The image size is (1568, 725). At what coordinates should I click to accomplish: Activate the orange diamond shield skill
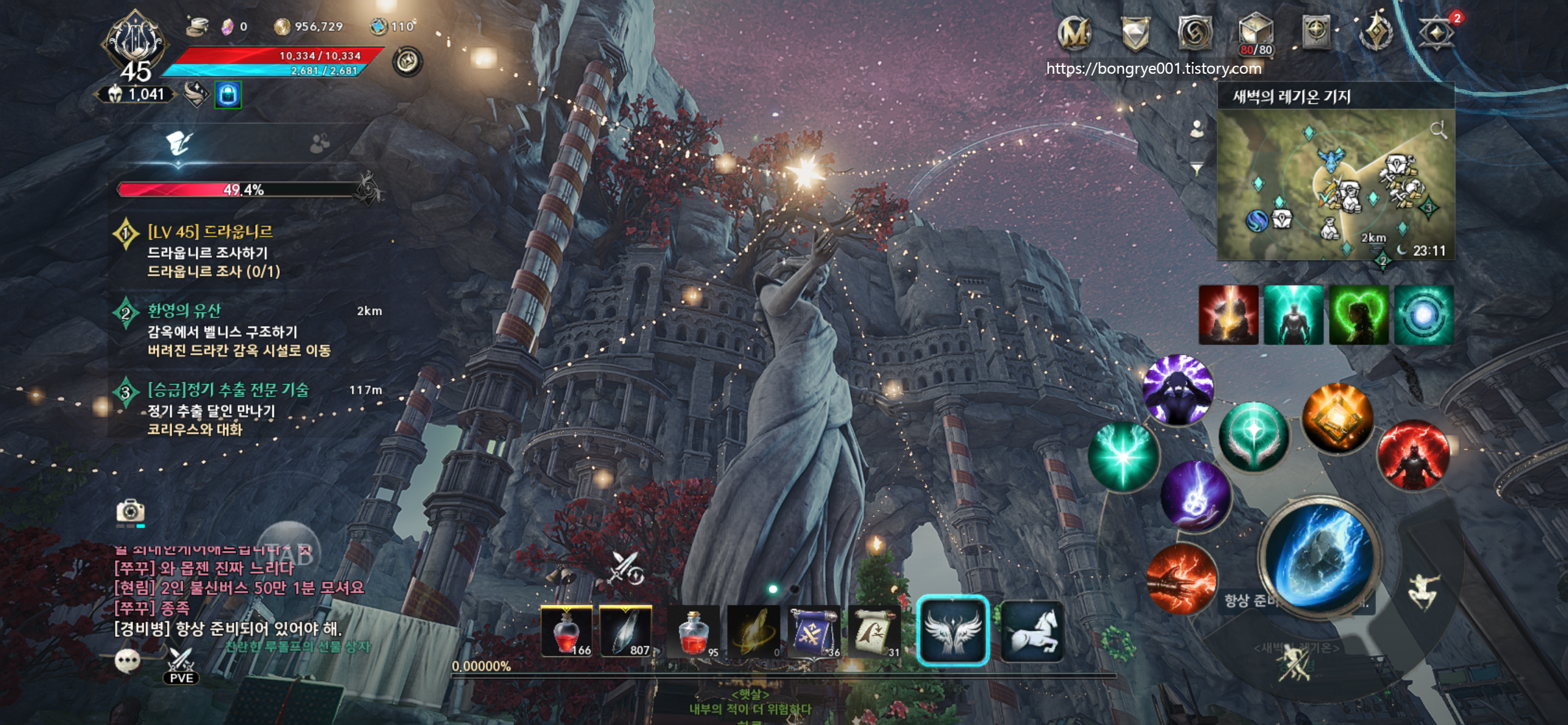click(x=1338, y=418)
